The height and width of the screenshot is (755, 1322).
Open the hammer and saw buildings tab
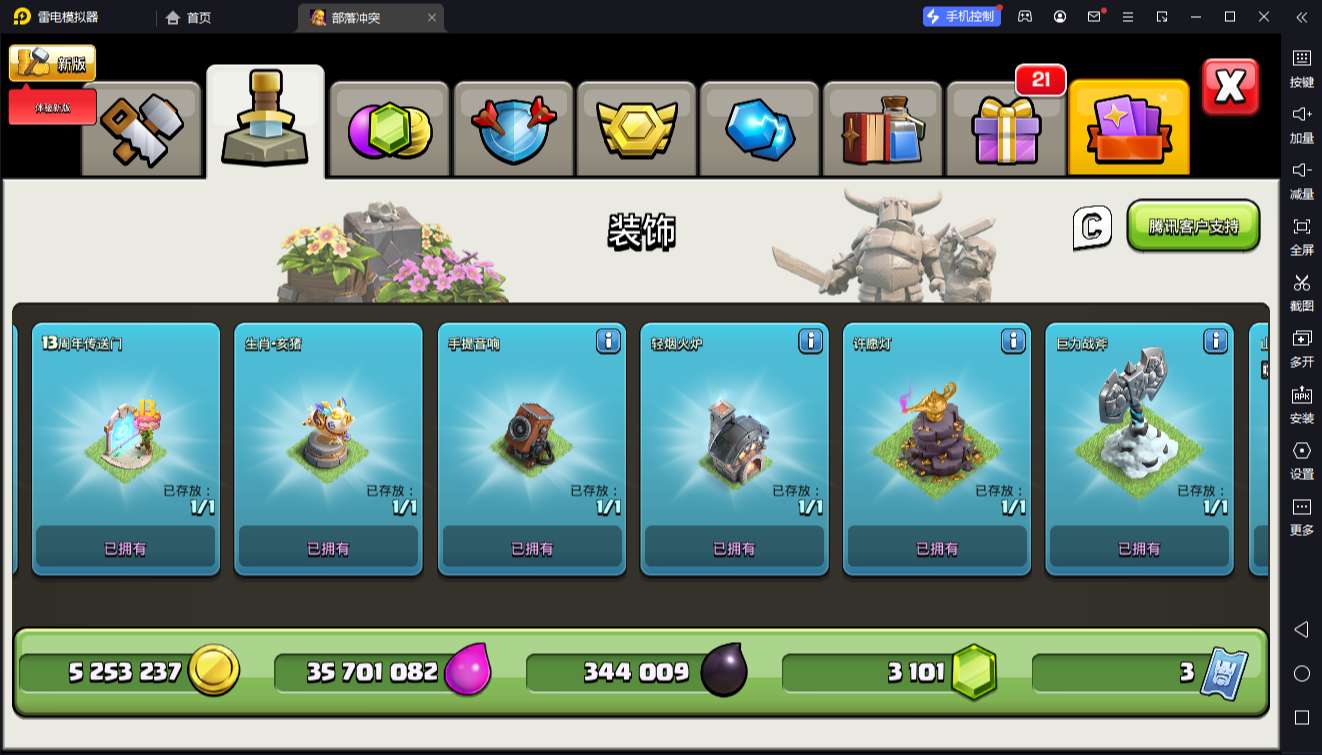(141, 130)
